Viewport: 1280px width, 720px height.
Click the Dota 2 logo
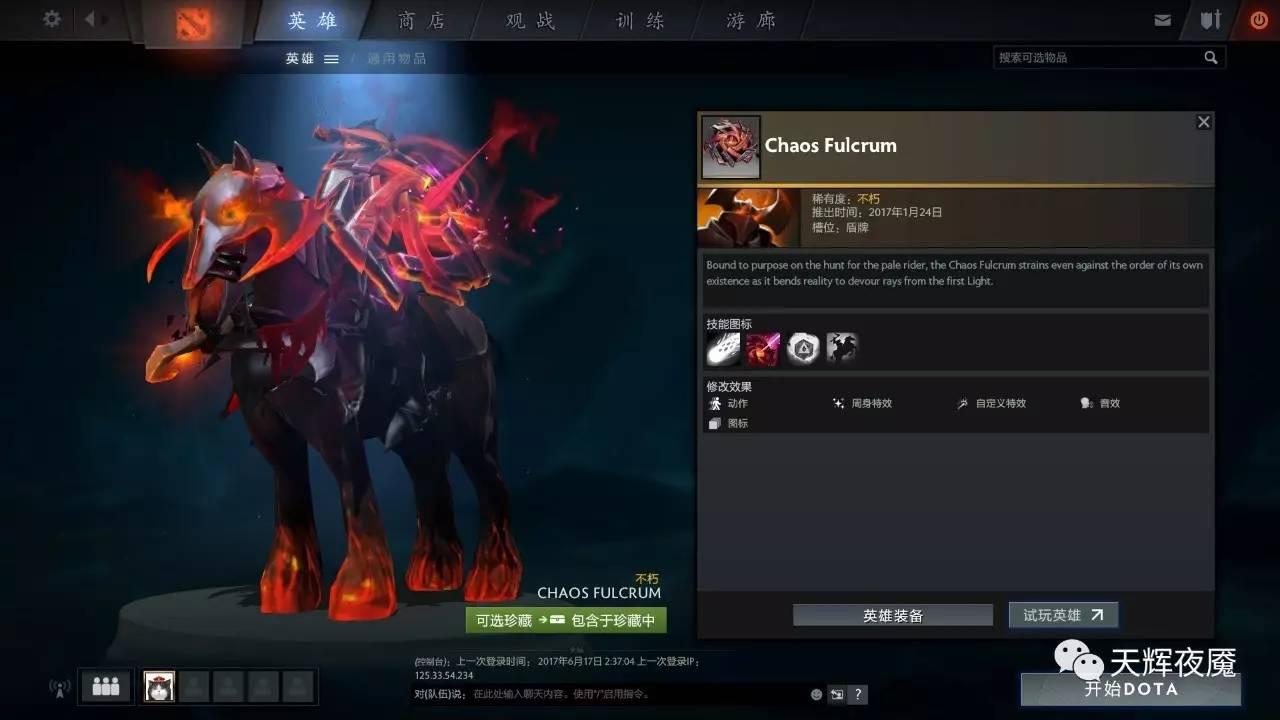[192, 24]
